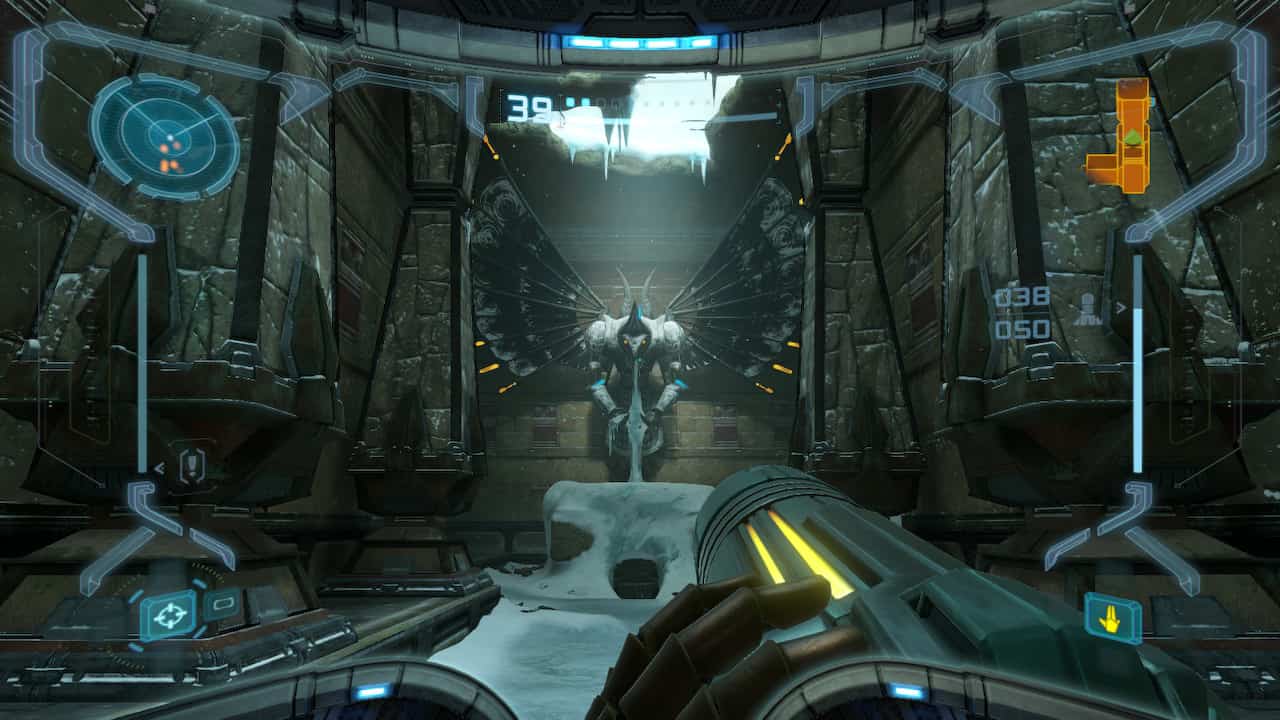Select the missile count 038 display
Image resolution: width=1280 pixels, height=720 pixels.
[1021, 295]
